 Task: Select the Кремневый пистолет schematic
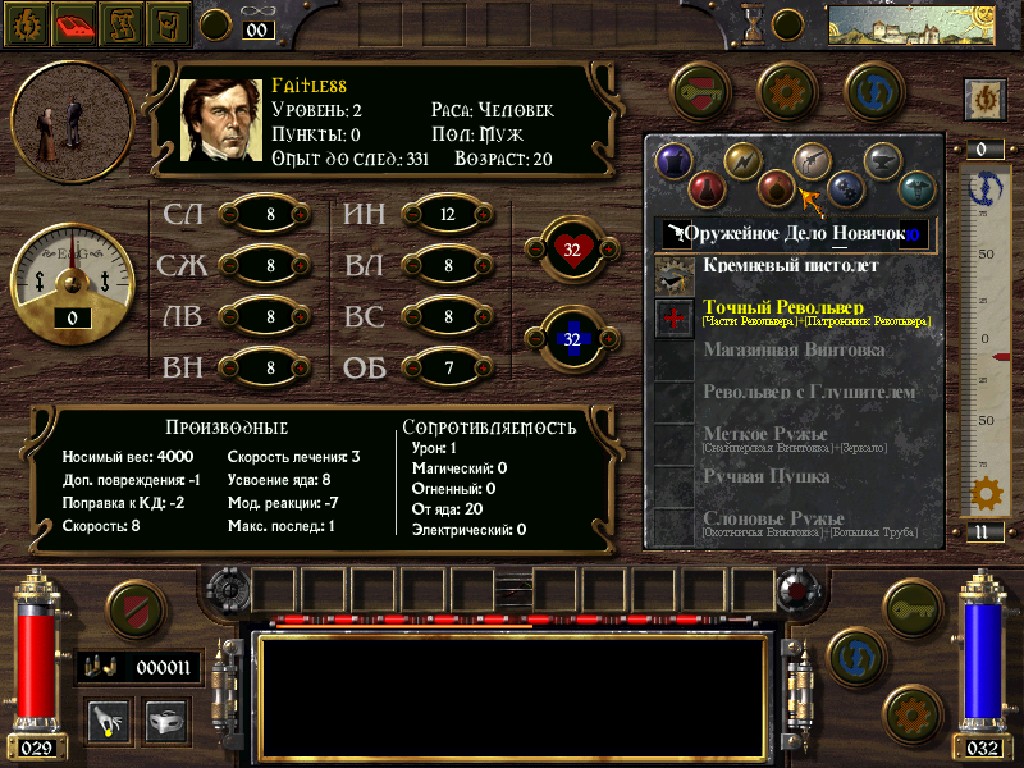tap(790, 266)
